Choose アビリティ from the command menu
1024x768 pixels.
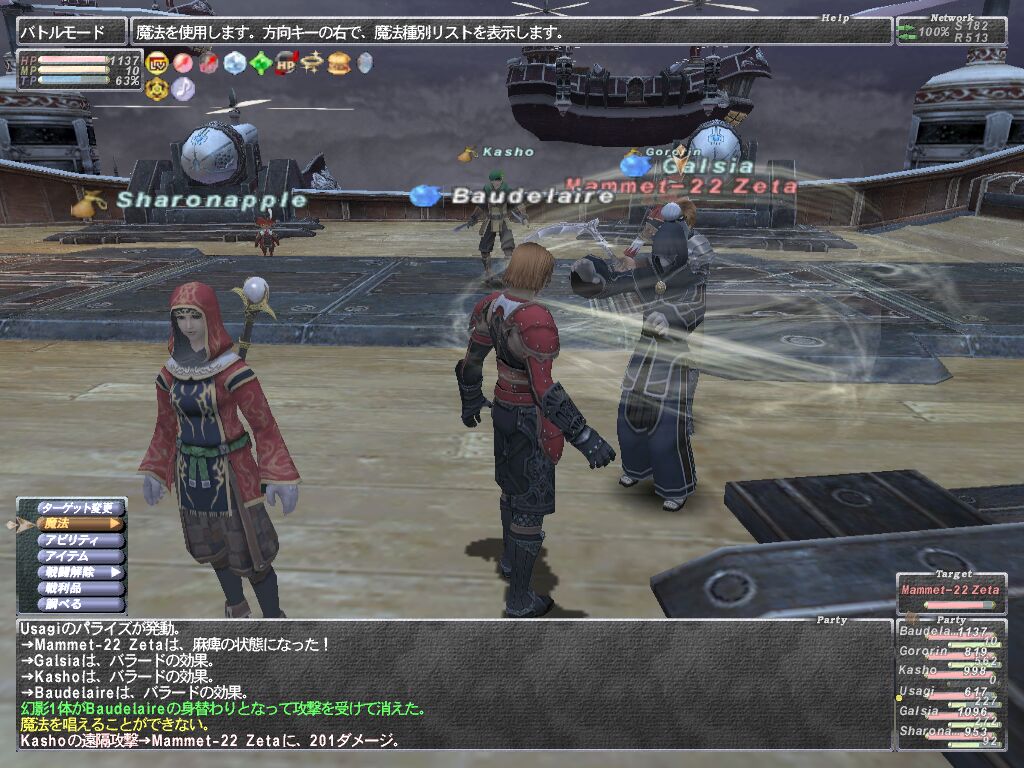pyautogui.click(x=82, y=540)
